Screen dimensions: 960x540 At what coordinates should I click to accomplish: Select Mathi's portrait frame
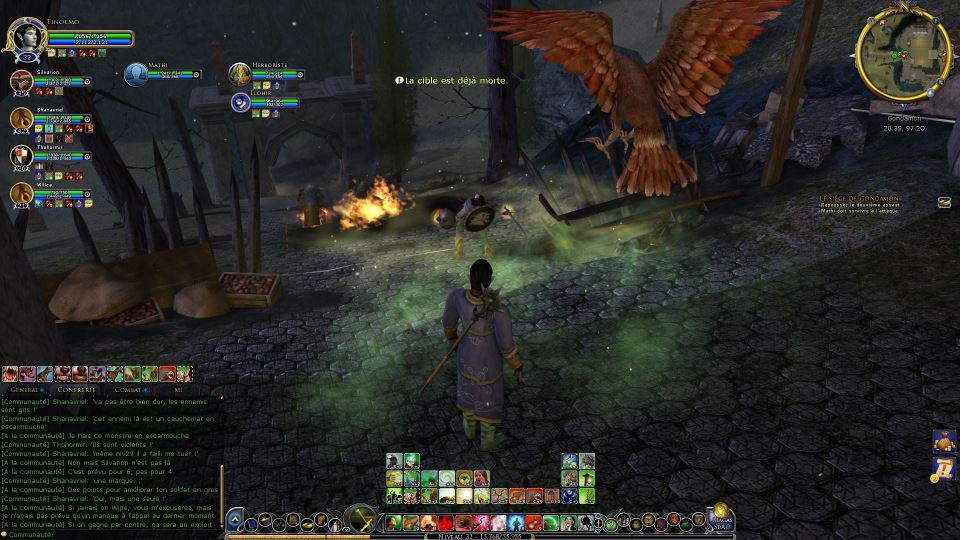click(136, 74)
